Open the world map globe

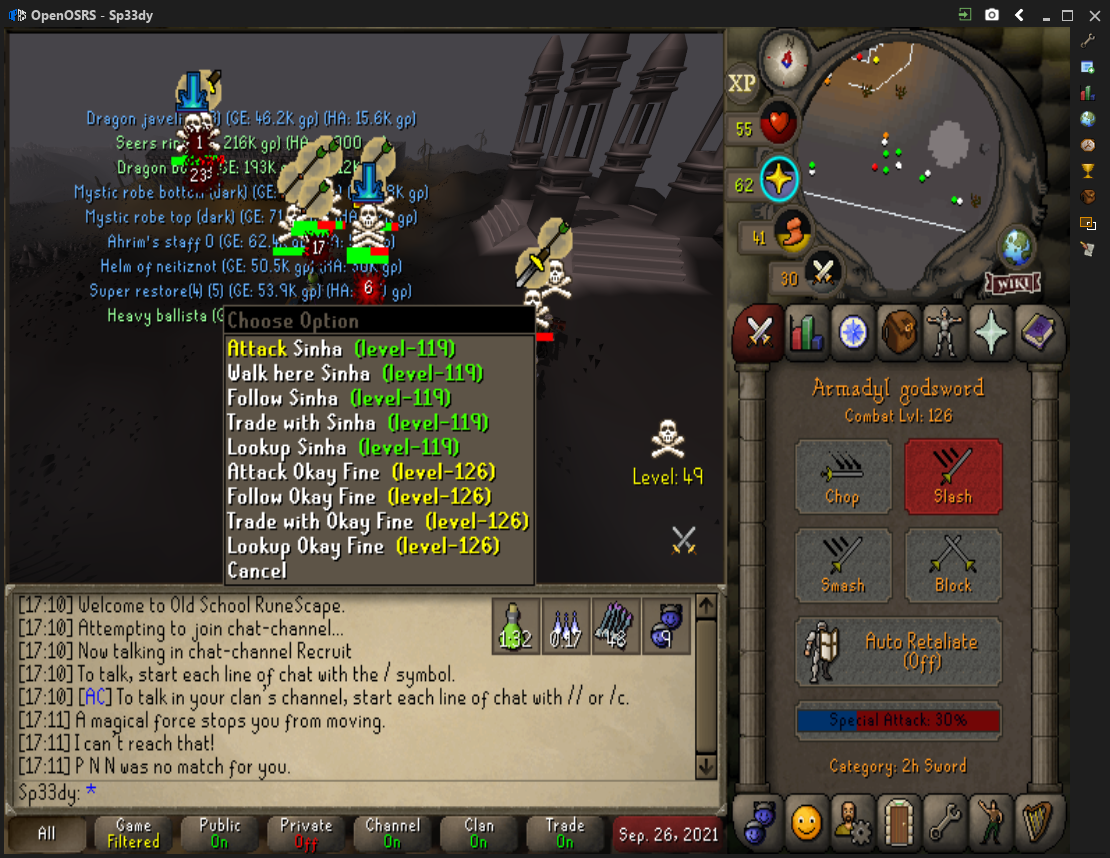[1018, 247]
